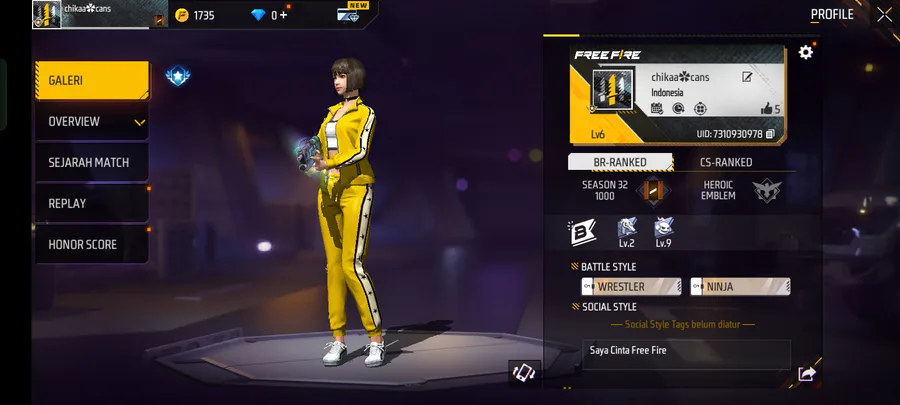Image resolution: width=900 pixels, height=405 pixels.
Task: Edit the Saya Cinta Free Fire signature
Action: coord(686,352)
